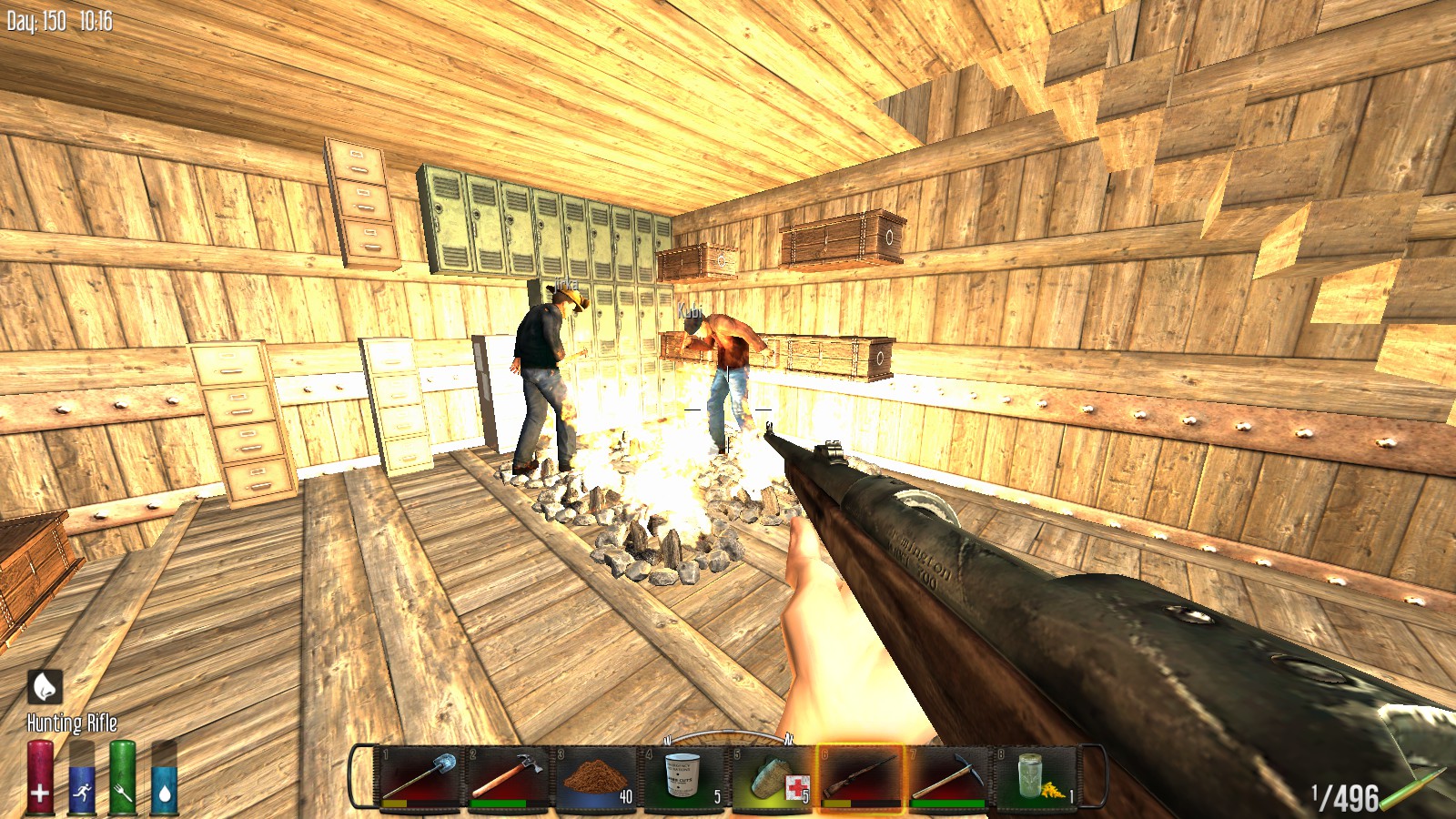Select the canned rations in slot 4
1456x819 pixels.
click(x=684, y=776)
